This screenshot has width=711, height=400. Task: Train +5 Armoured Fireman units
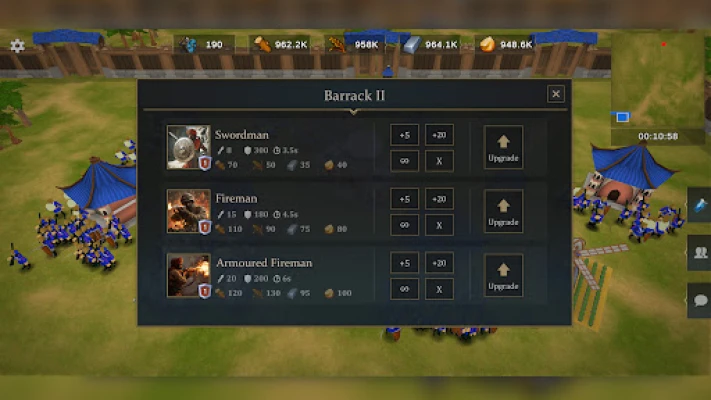point(404,264)
